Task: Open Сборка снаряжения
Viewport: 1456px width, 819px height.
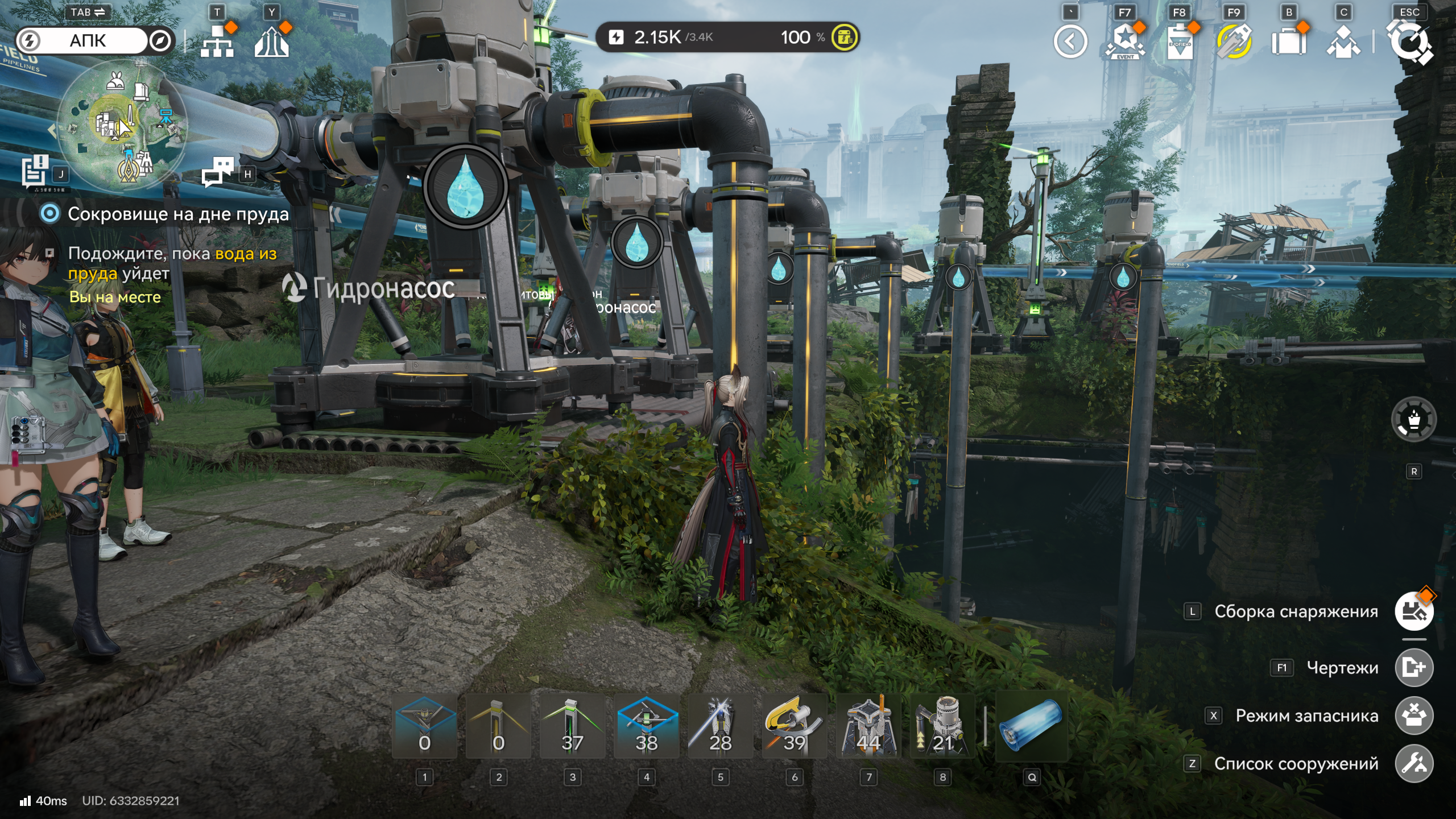Action: click(1414, 611)
